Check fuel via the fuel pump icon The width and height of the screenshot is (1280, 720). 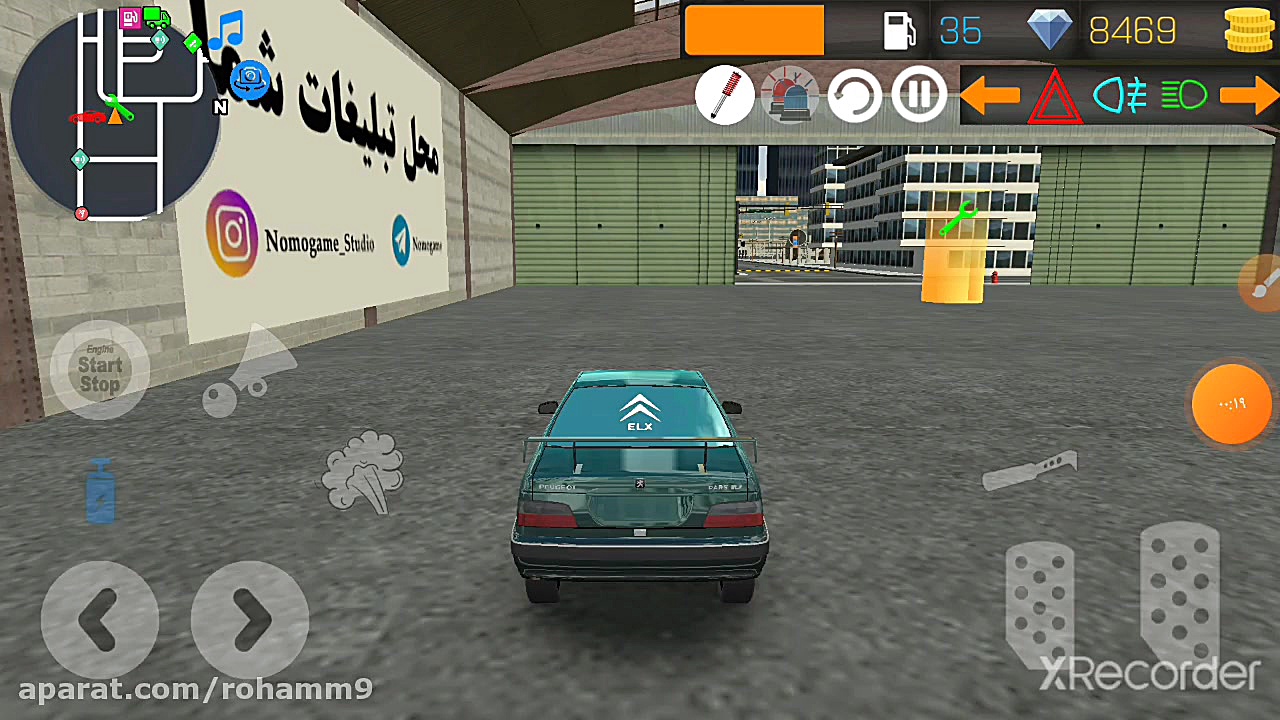[x=898, y=31]
